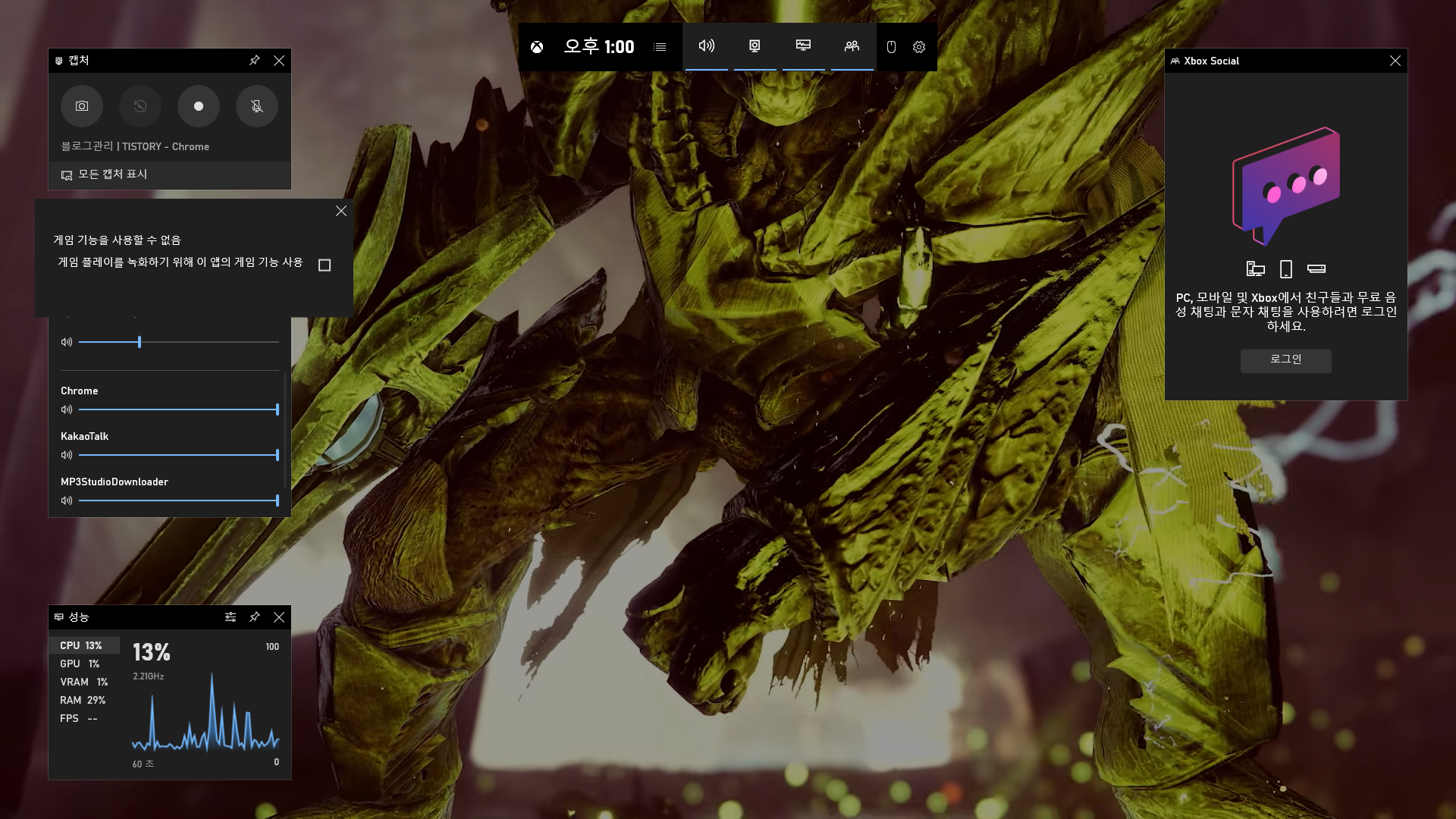Toggle the Xbox Social widget from the Game Bar
The height and width of the screenshot is (819, 1456).
click(852, 46)
